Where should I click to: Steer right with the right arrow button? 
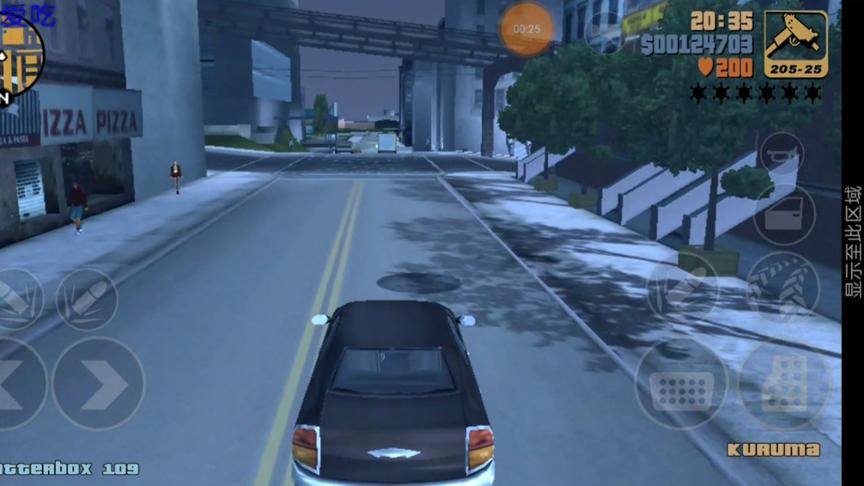[x=98, y=383]
